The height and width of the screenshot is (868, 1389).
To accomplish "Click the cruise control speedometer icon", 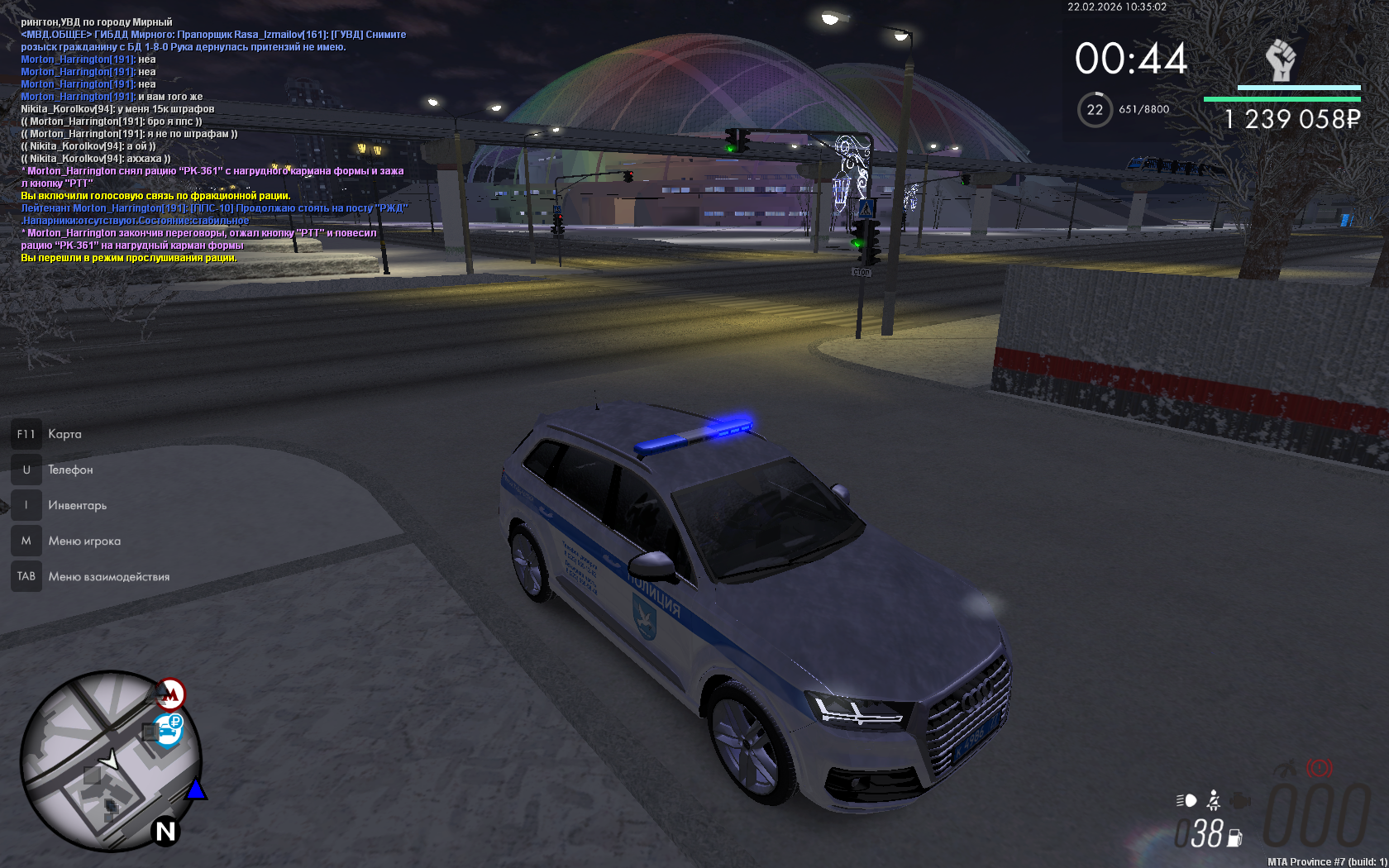I will tap(1286, 768).
